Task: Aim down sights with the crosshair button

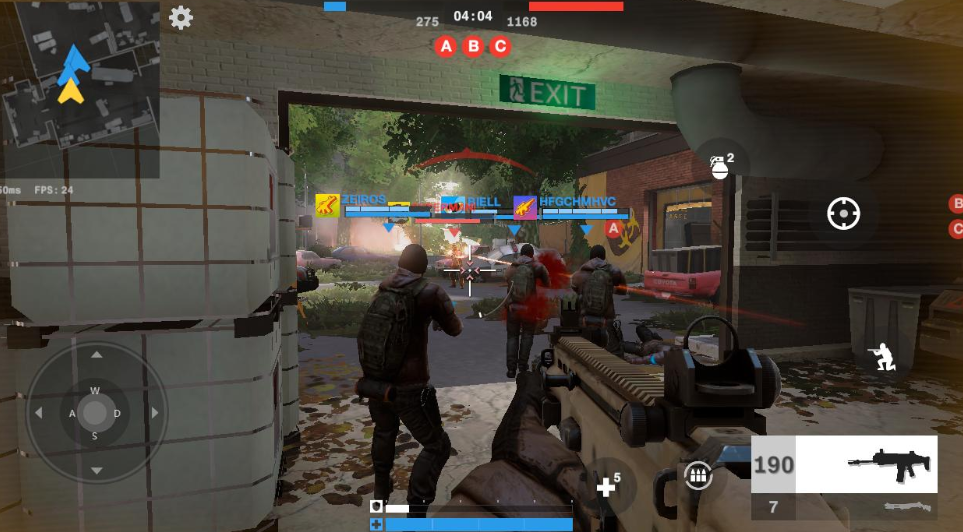Action: click(843, 213)
